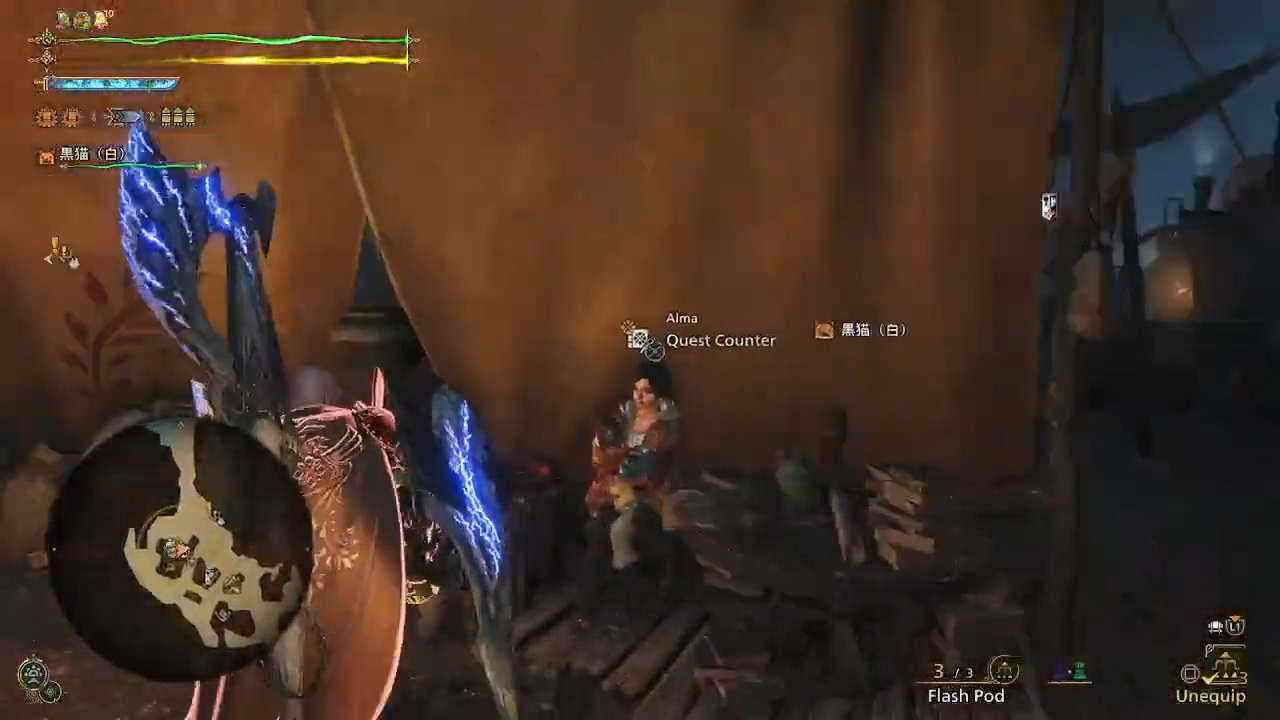The height and width of the screenshot is (720, 1280).
Task: Click the notification icon on the right edge
Action: [x=1049, y=206]
